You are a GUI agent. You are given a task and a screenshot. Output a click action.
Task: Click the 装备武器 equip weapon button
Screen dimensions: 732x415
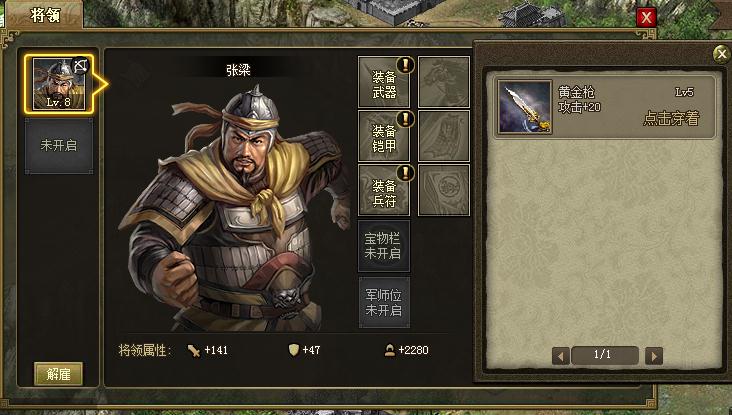tap(384, 82)
